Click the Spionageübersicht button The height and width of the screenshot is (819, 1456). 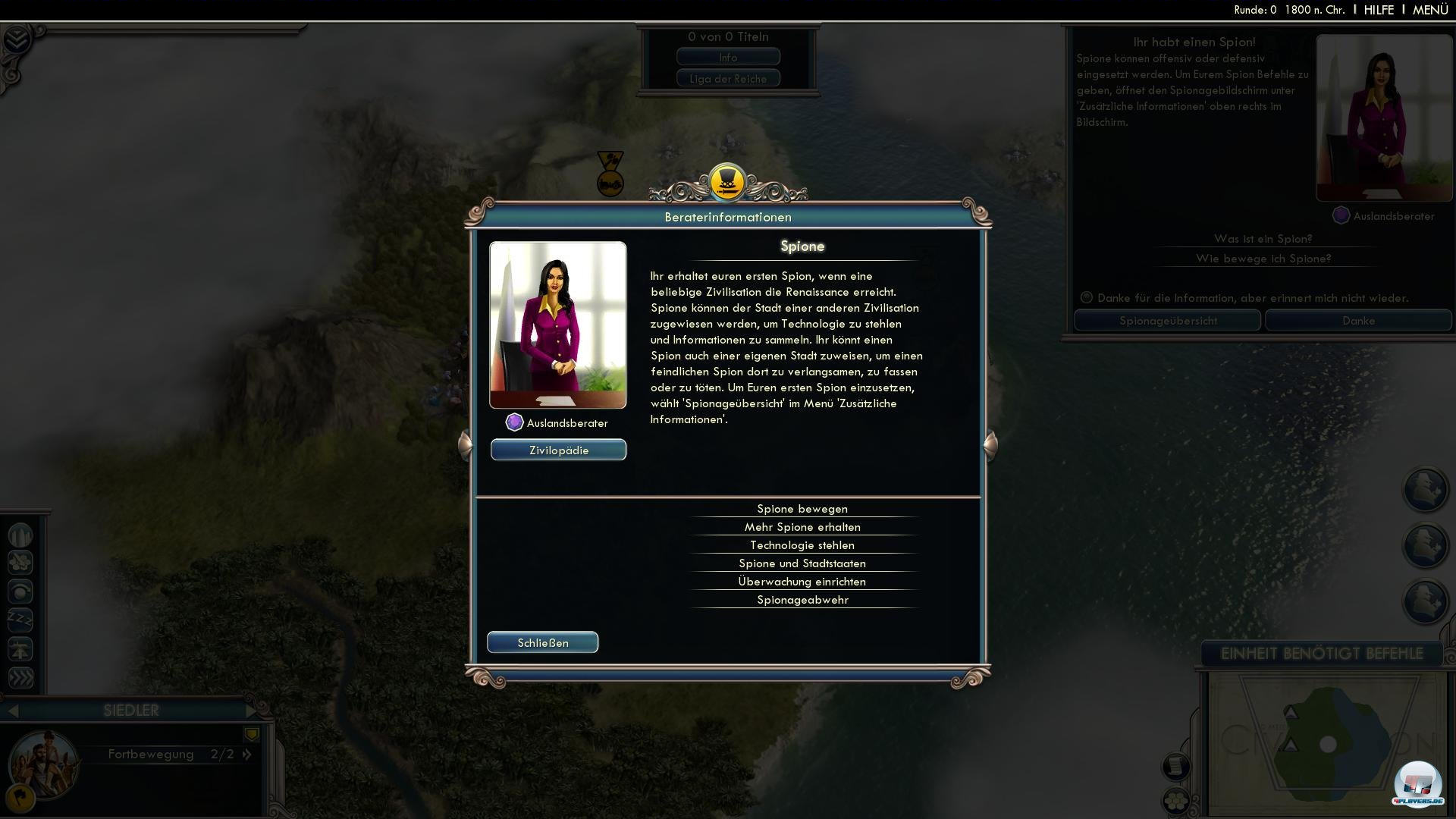click(x=1168, y=321)
